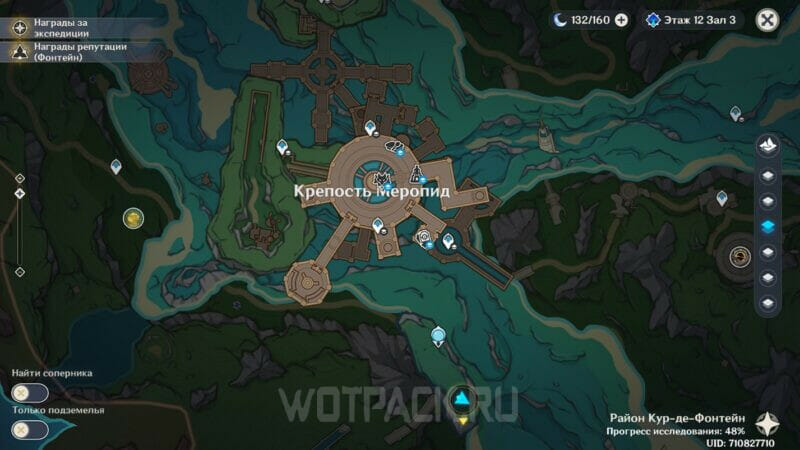Screen dimensions: 800x450
Task: Click the player location arrow marker
Action: coord(461,401)
